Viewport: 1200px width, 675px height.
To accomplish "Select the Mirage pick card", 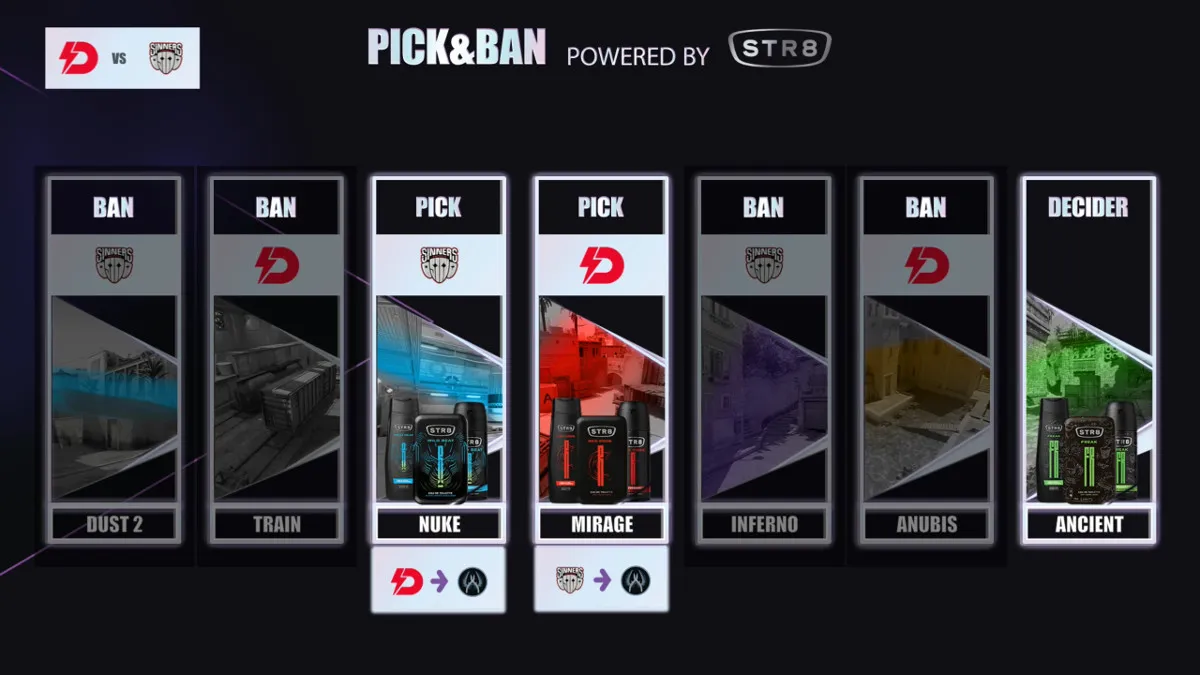I will (600, 360).
